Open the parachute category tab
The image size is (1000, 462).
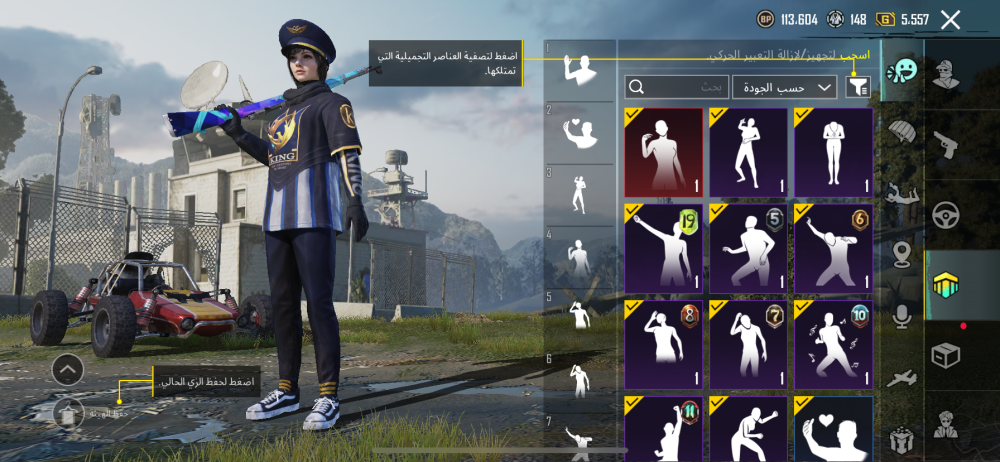click(902, 134)
